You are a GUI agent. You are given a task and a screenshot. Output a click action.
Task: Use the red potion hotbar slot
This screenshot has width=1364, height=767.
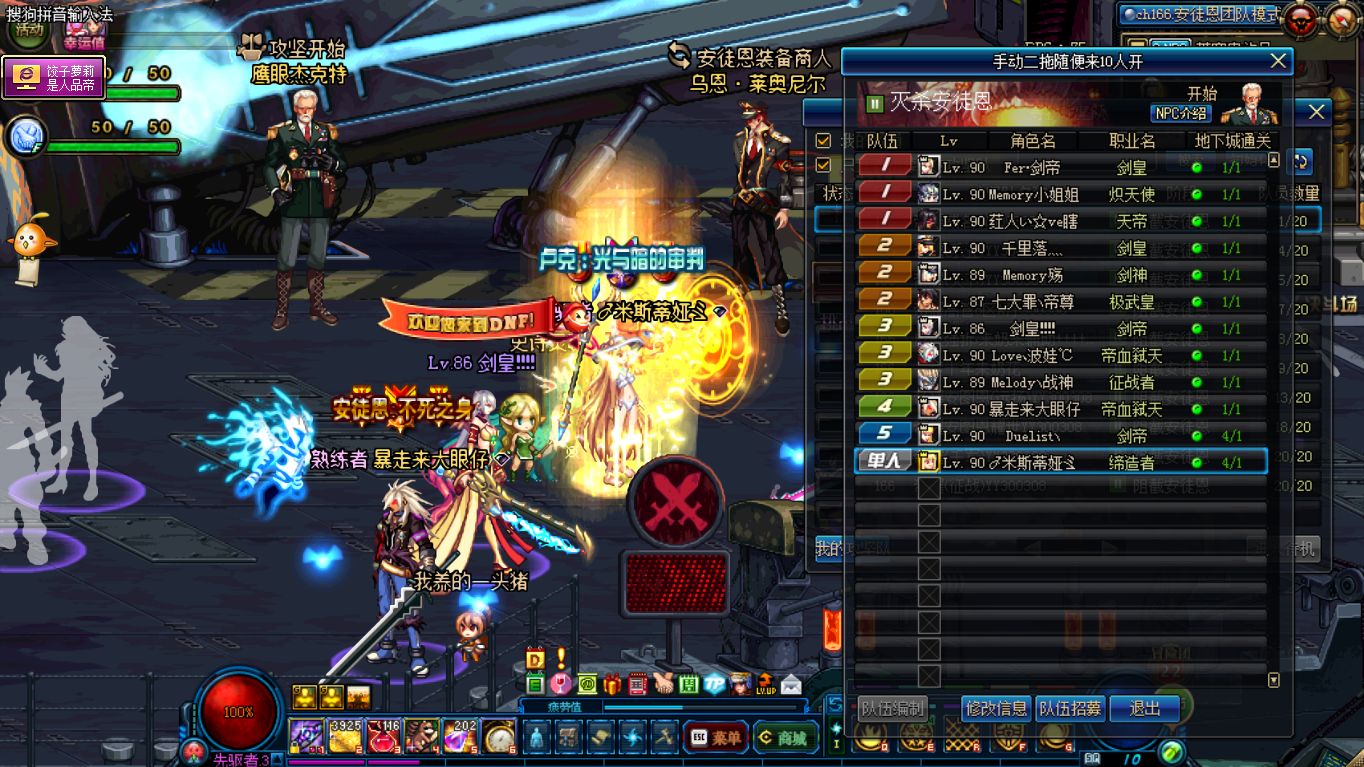coord(383,737)
